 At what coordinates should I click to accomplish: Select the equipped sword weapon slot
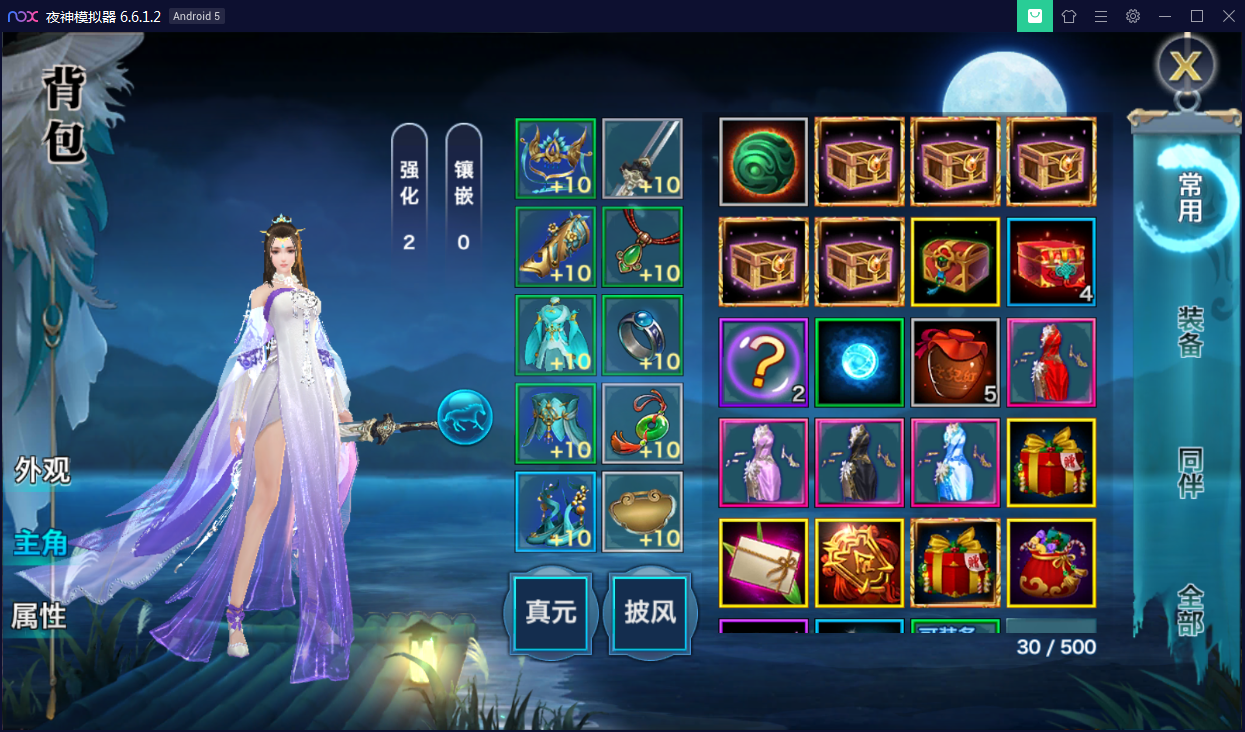click(x=643, y=159)
